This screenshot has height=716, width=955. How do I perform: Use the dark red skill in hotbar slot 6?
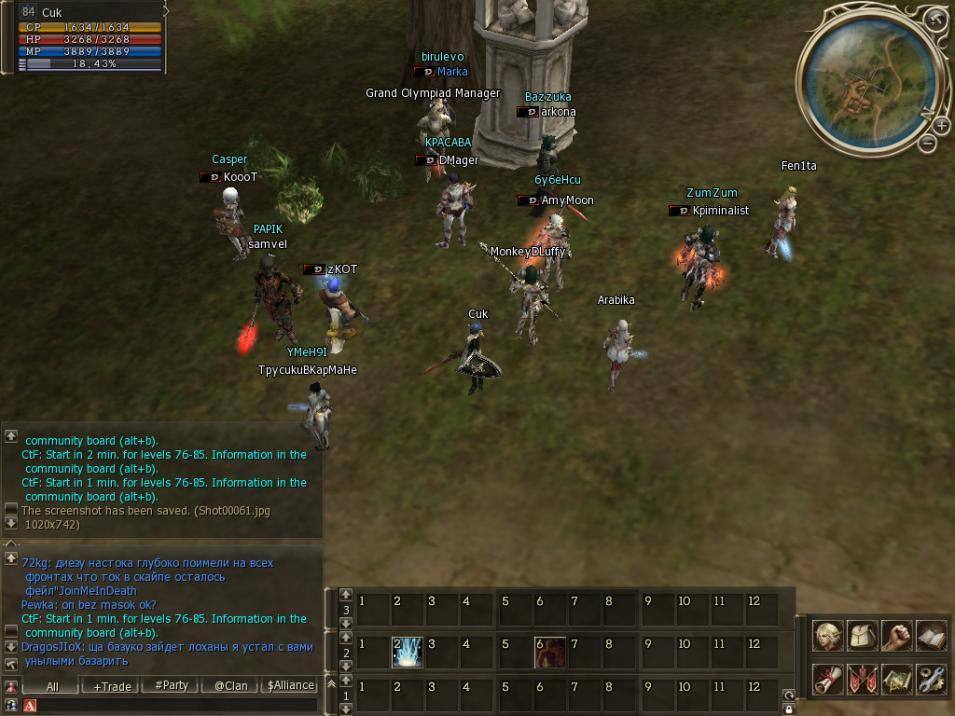pyautogui.click(x=549, y=652)
